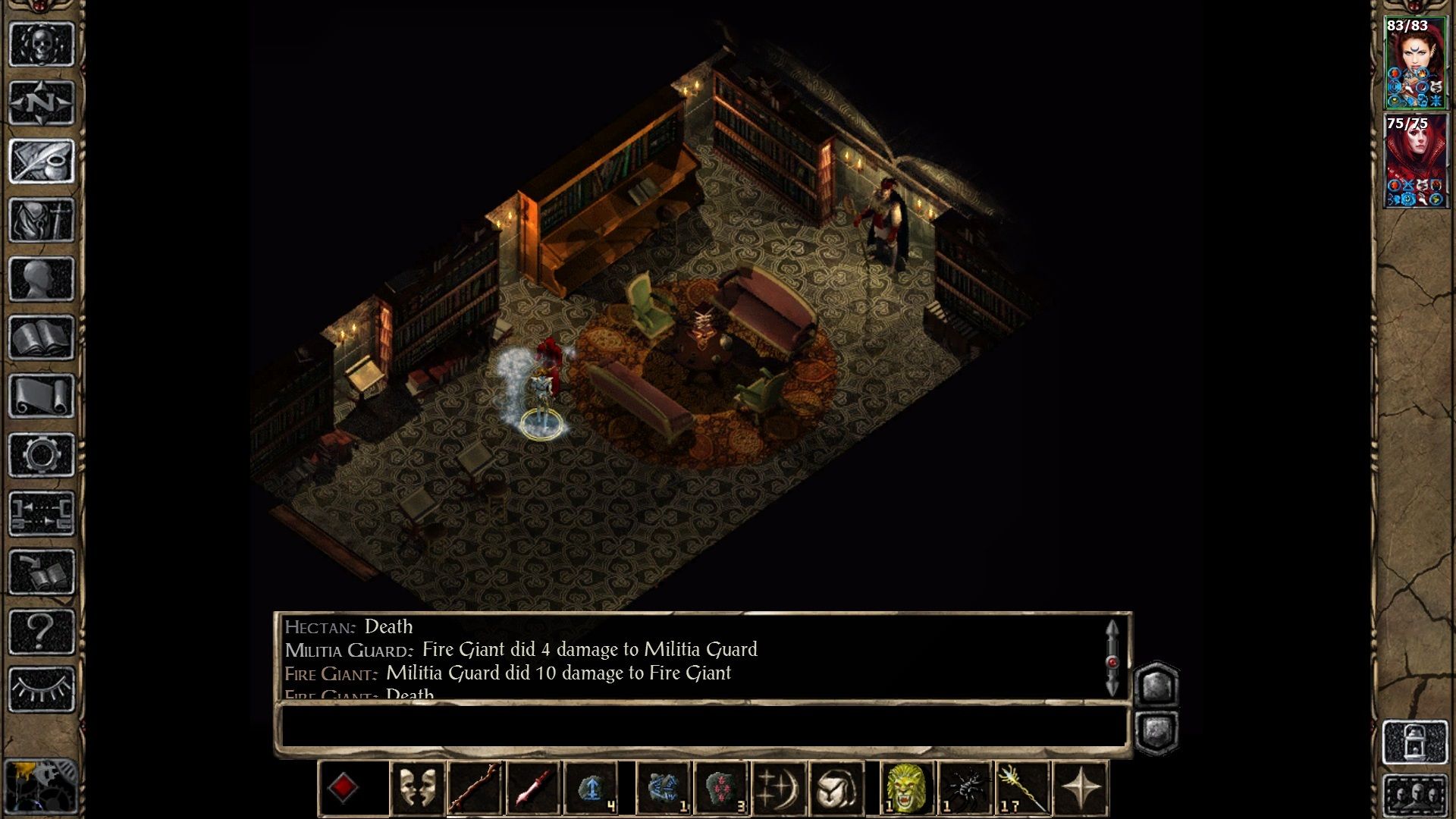Use the yellow lion head quick item
Screen dimensions: 1456x819
pyautogui.click(x=907, y=789)
